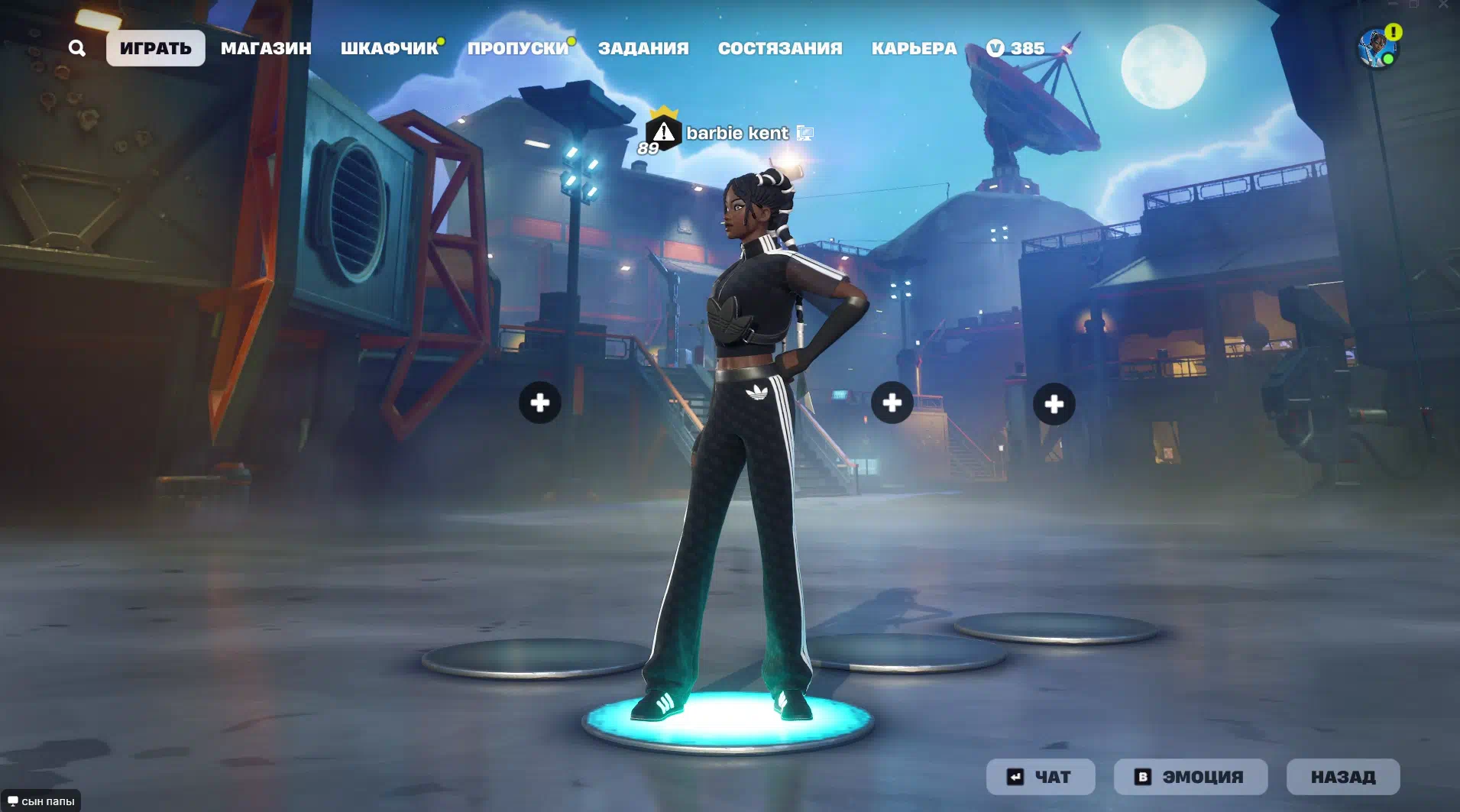Show the ЗАДАНИЯ tab
The width and height of the screenshot is (1460, 812).
click(x=643, y=48)
